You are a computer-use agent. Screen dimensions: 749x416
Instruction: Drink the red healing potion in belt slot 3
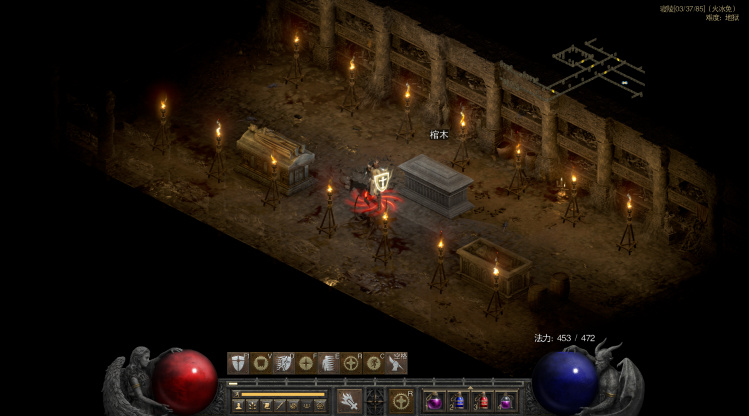[483, 402]
